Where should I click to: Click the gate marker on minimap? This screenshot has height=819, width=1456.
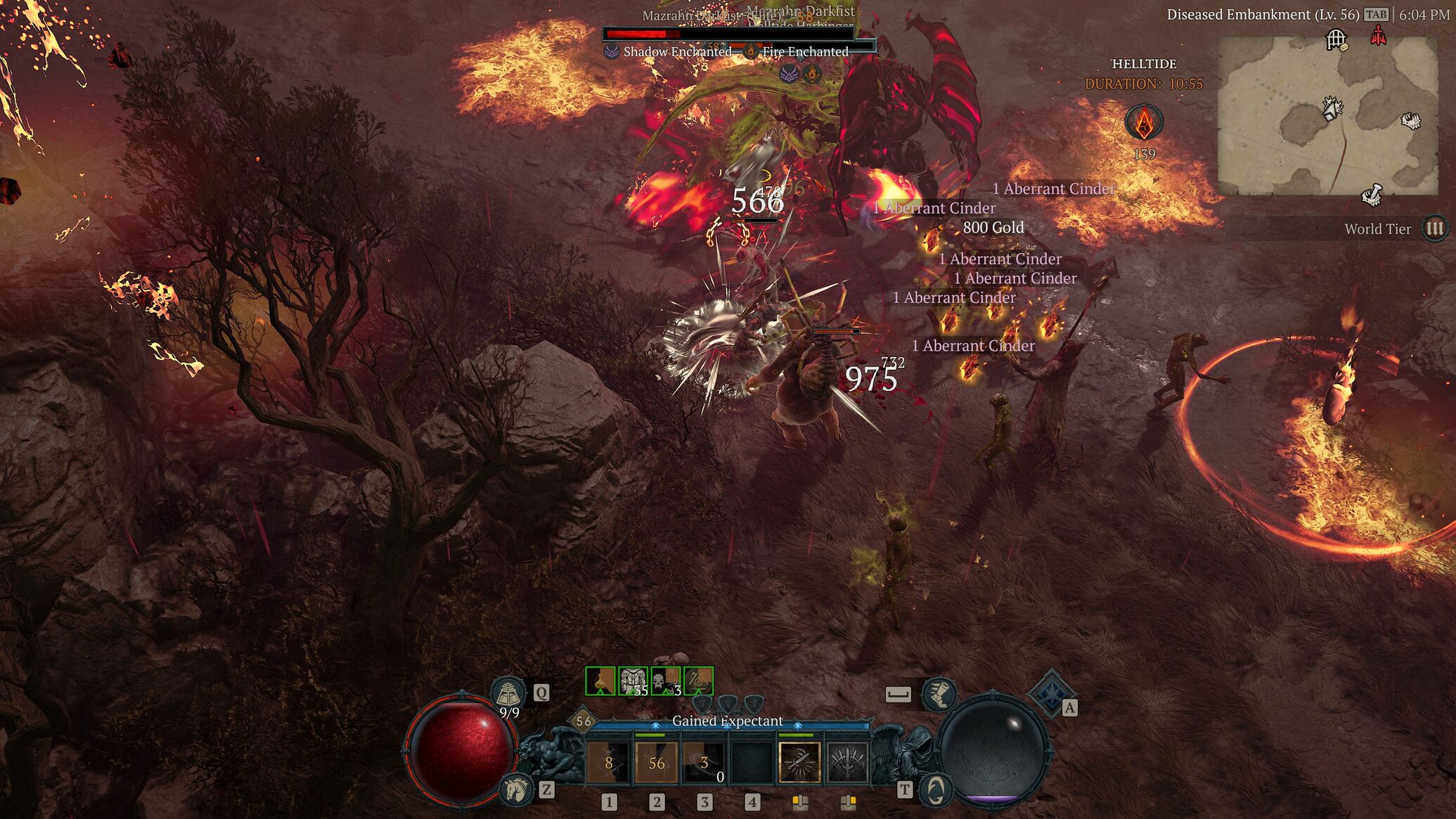(1336, 39)
